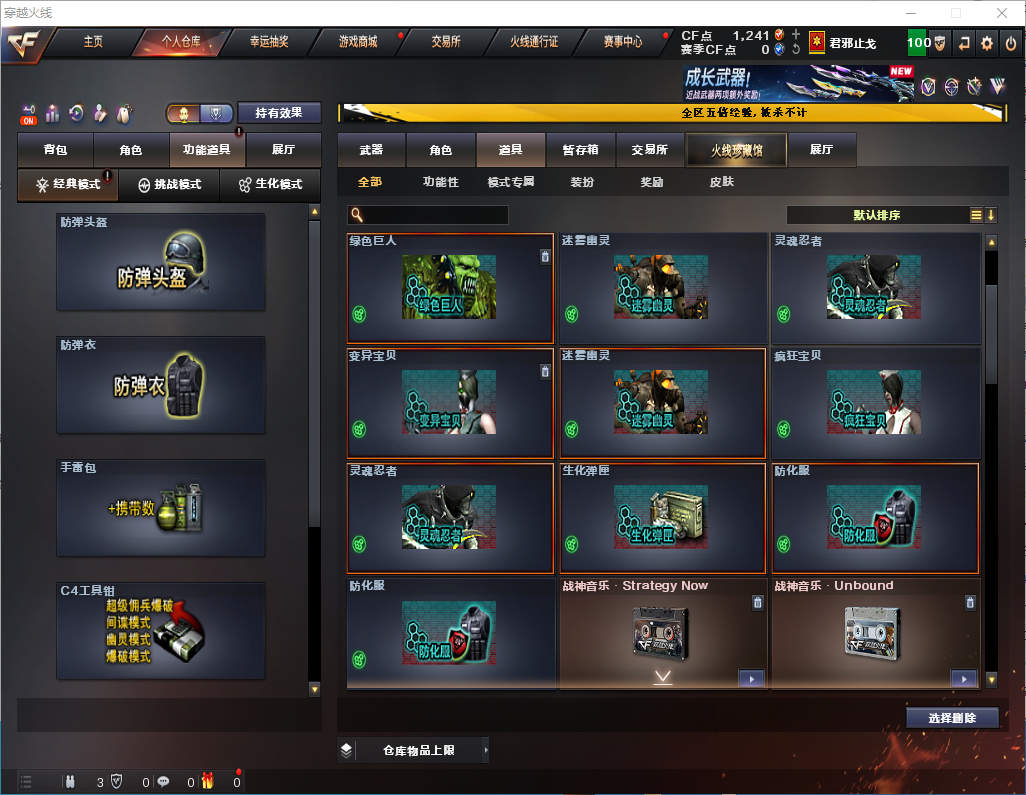Image resolution: width=1026 pixels, height=795 pixels.
Task: Select the 火线珍藏馆 tab
Action: pos(736,150)
